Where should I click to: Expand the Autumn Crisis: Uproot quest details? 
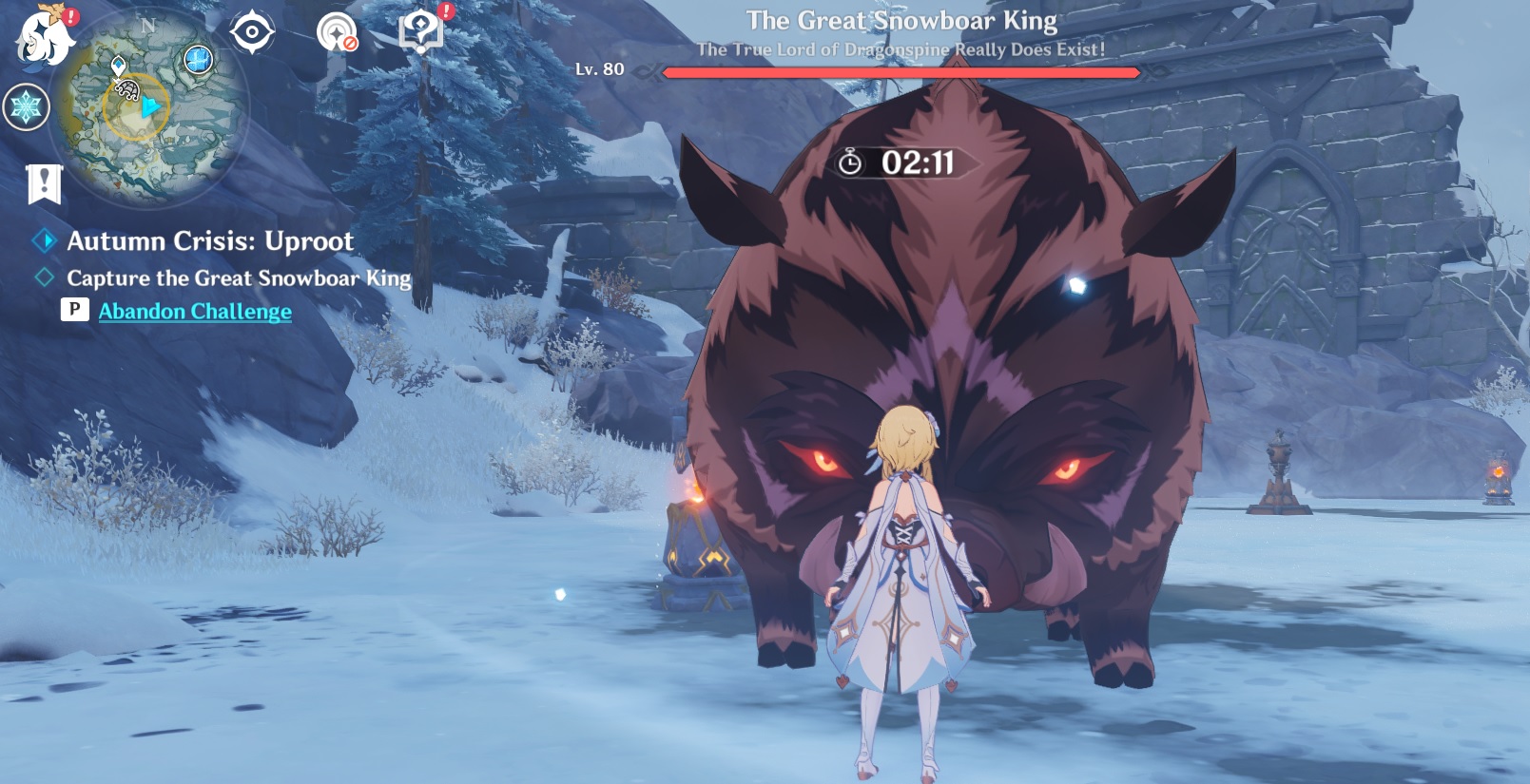pyautogui.click(x=209, y=240)
